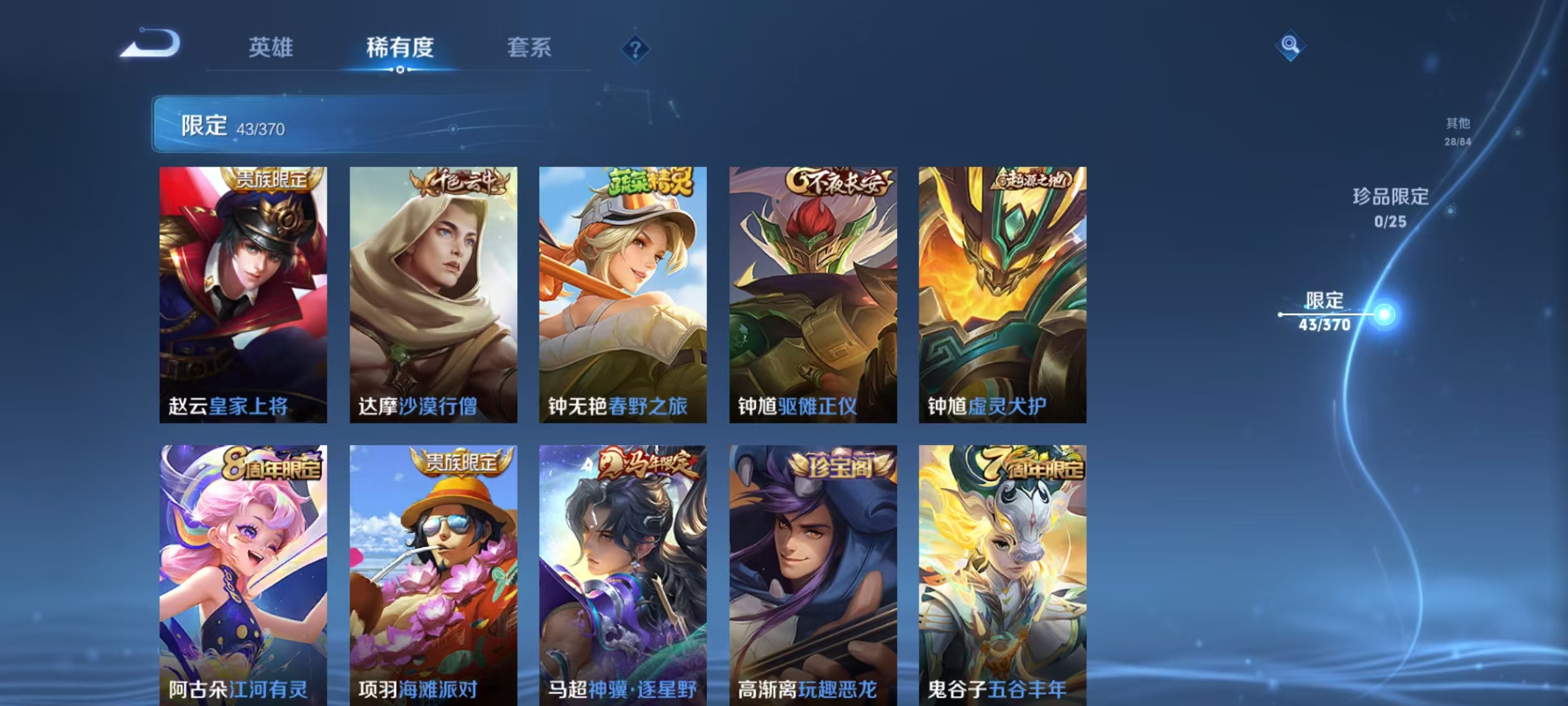The height and width of the screenshot is (706, 1568).
Task: Switch to the 套系 tab
Action: click(531, 47)
